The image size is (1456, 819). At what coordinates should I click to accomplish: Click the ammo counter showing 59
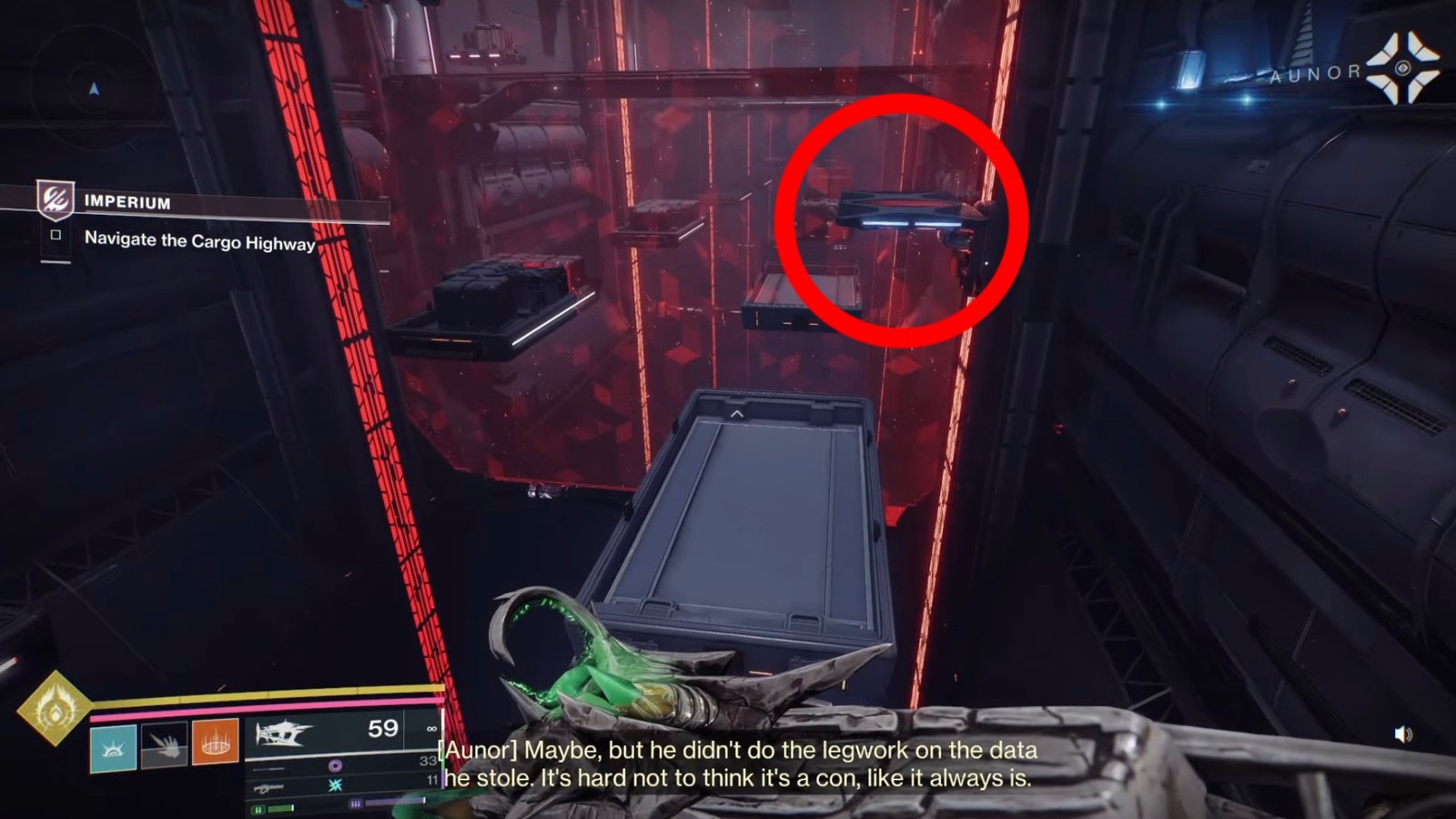[381, 727]
